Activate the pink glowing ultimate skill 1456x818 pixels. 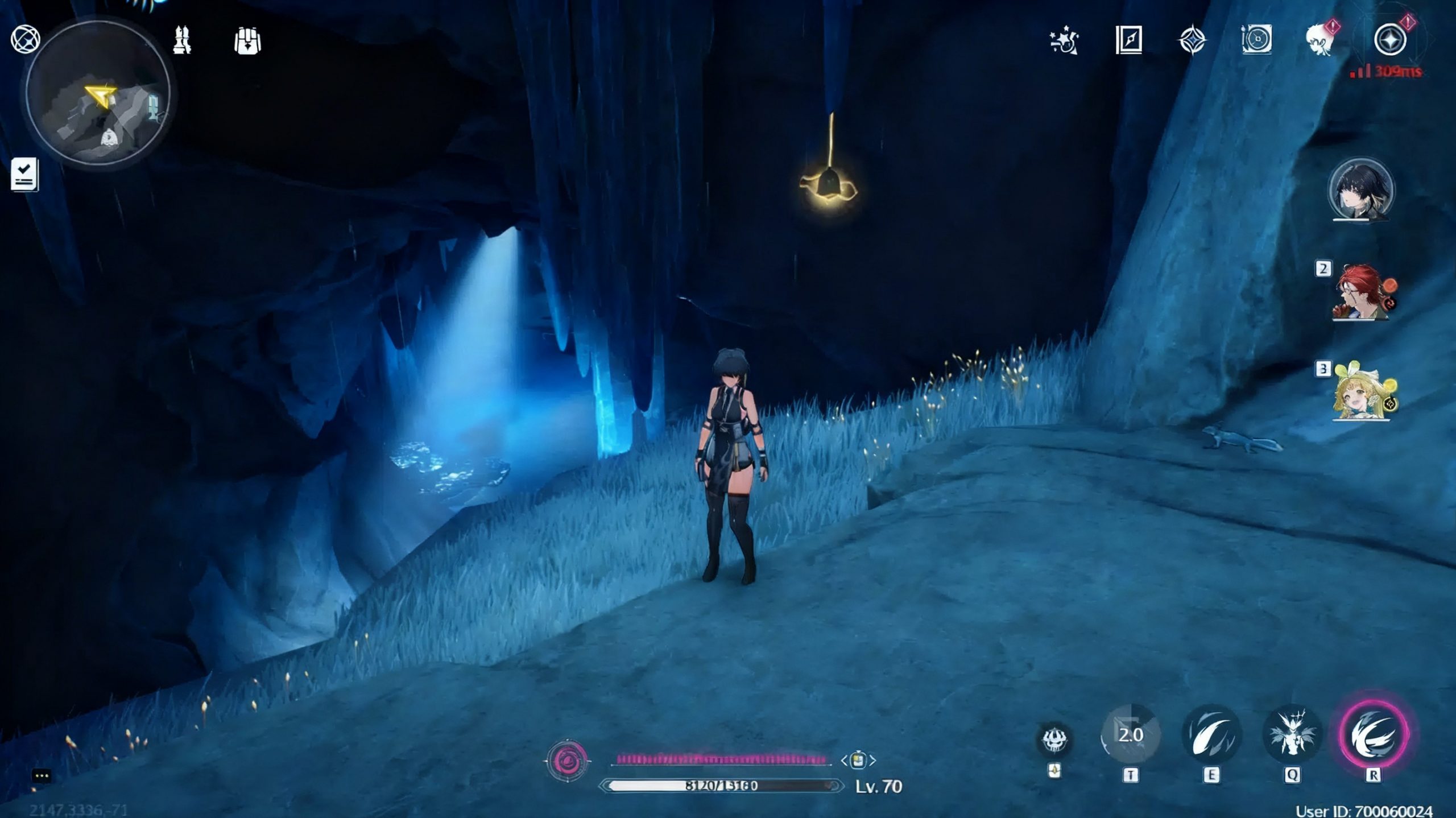[1374, 735]
